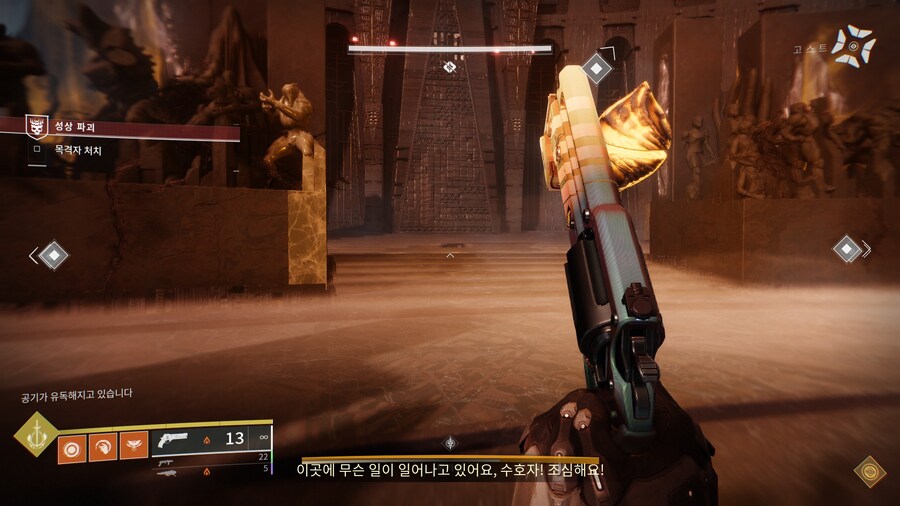Switch to the heavy weapon with 5 ammo
Image resolution: width=900 pixels, height=506 pixels.
click(x=210, y=471)
